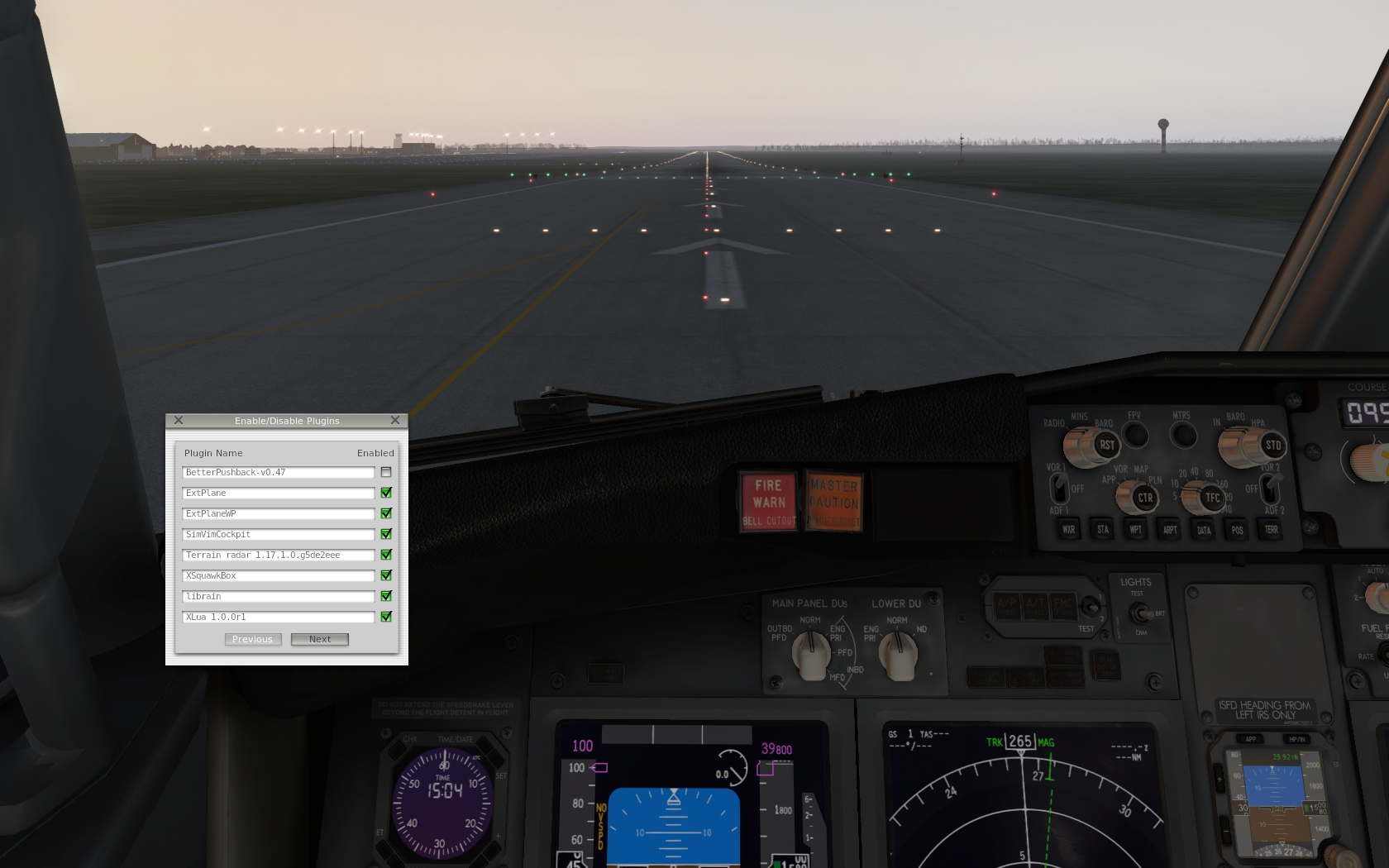Select the WPT map display button
Screen dimensions: 1389x868
pyautogui.click(x=1136, y=531)
